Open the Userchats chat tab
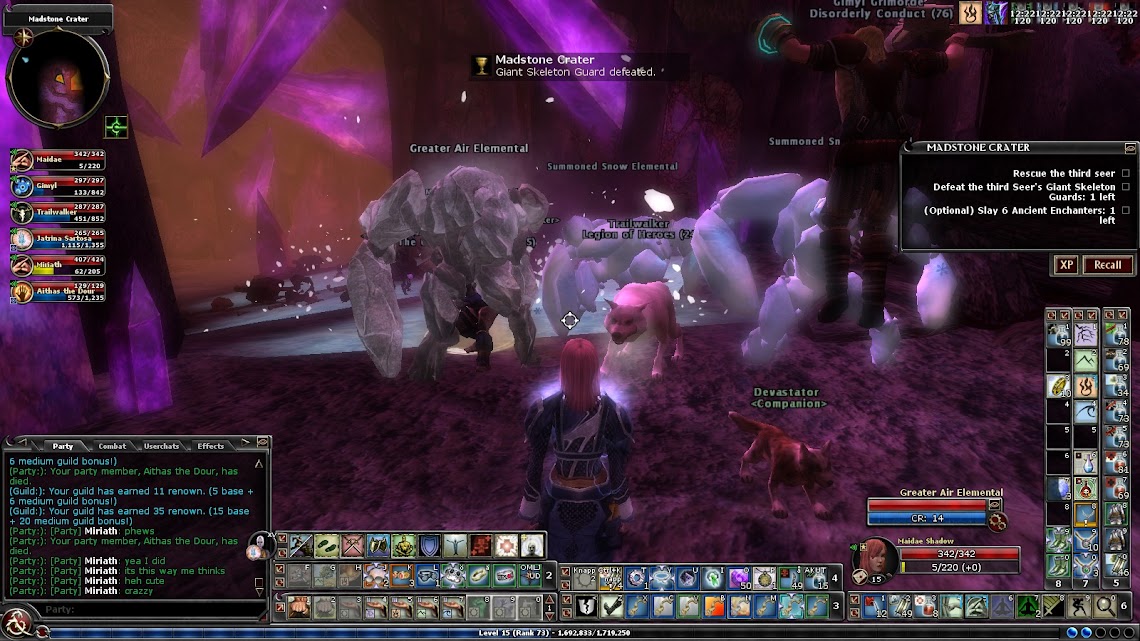This screenshot has height=641, width=1140. pos(162,446)
